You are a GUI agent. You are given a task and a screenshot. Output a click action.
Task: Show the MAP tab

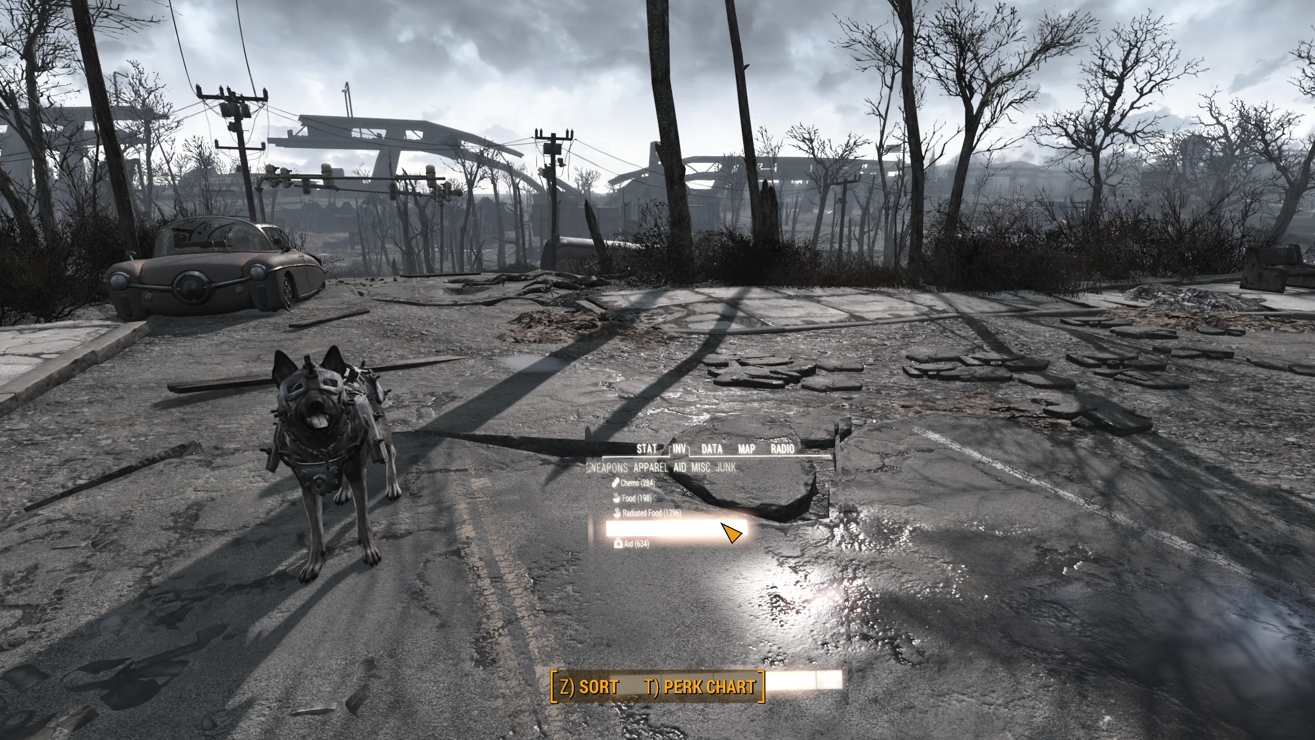(746, 449)
